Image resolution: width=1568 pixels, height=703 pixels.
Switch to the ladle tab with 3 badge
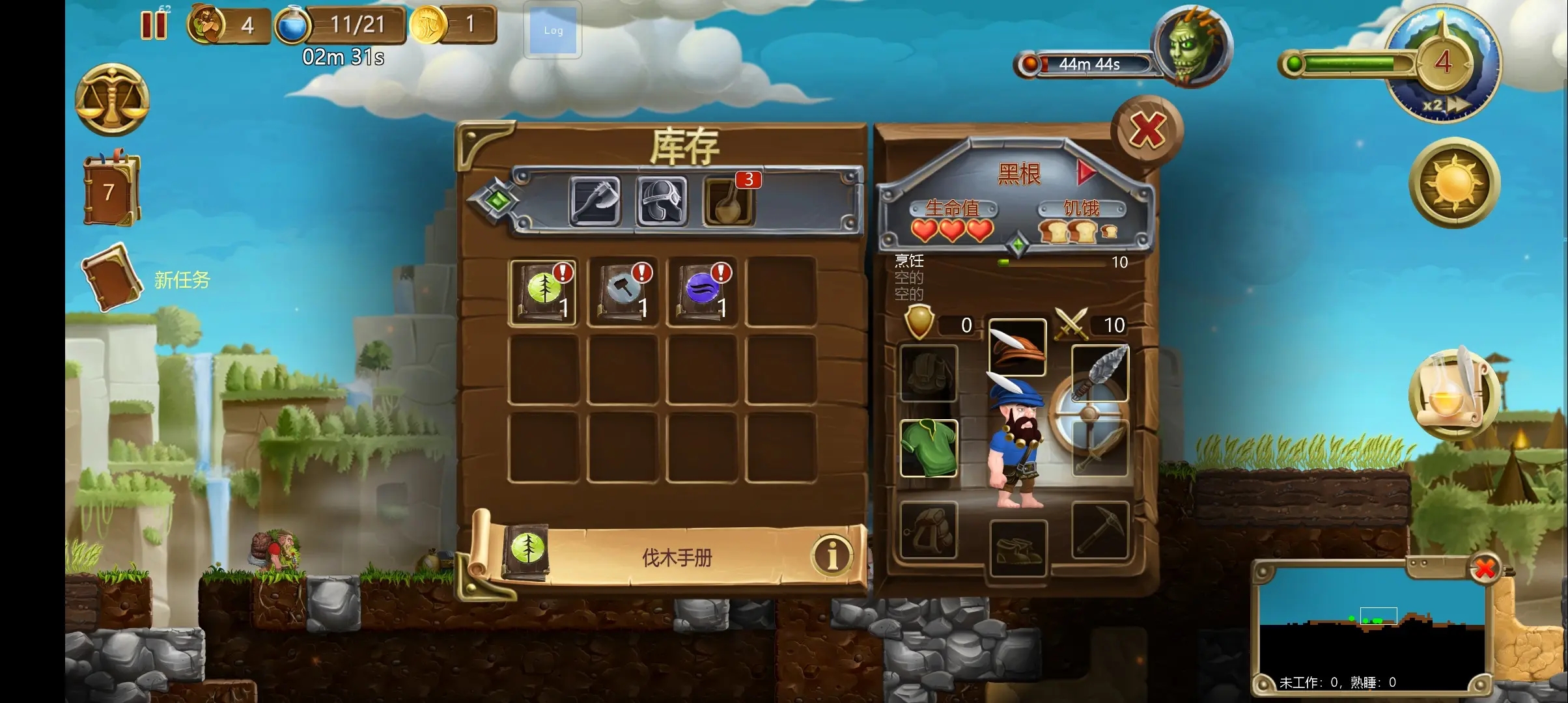[729, 201]
